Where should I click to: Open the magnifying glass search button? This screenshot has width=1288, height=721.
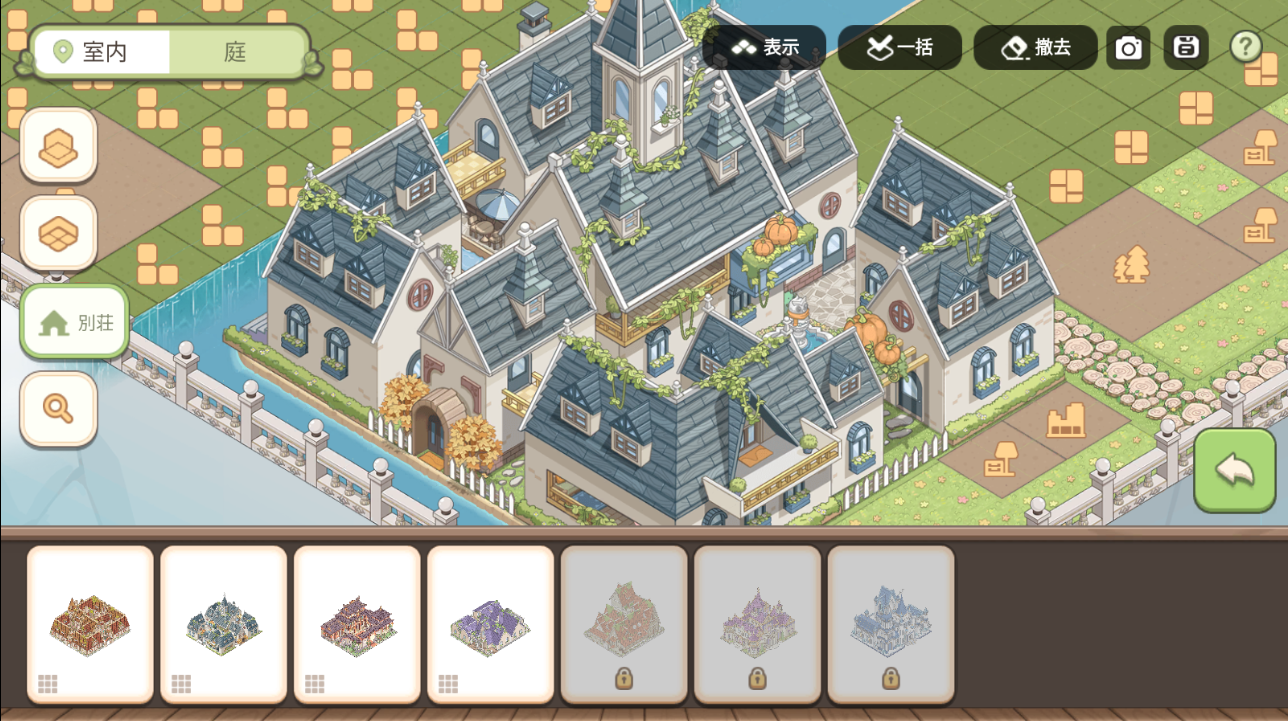pos(59,408)
